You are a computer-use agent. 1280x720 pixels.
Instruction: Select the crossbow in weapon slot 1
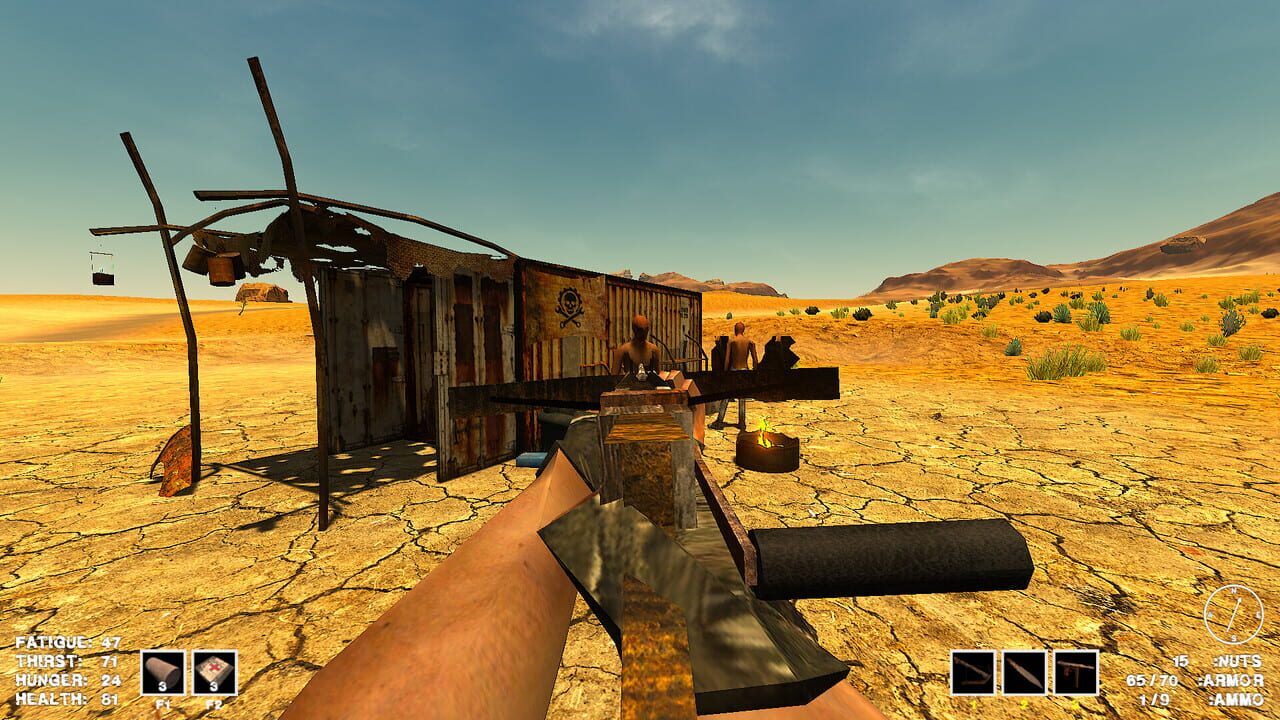click(974, 672)
